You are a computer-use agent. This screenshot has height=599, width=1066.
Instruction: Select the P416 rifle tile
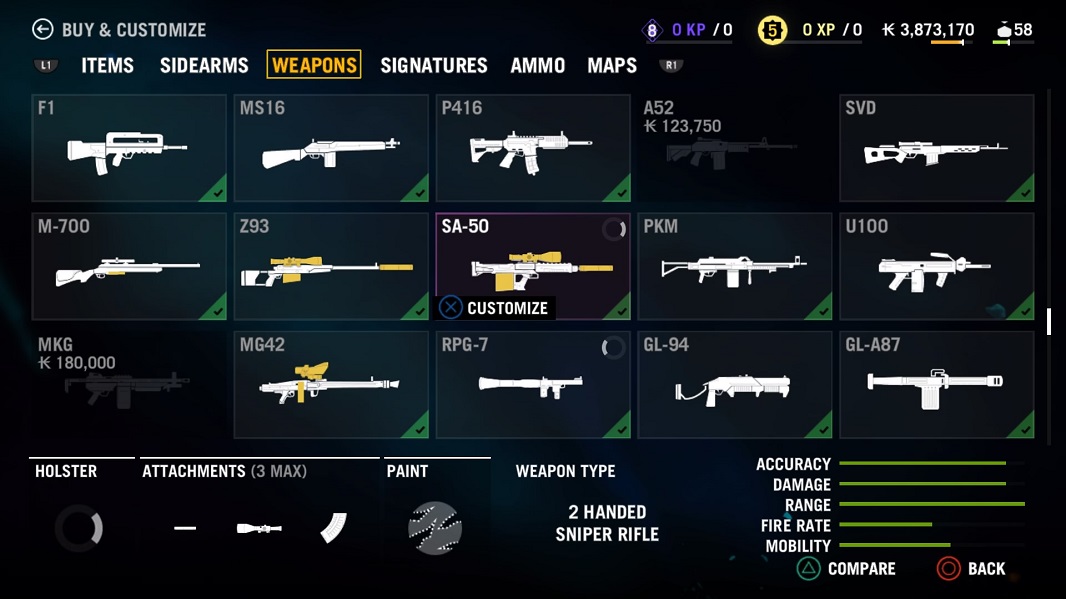(x=533, y=148)
